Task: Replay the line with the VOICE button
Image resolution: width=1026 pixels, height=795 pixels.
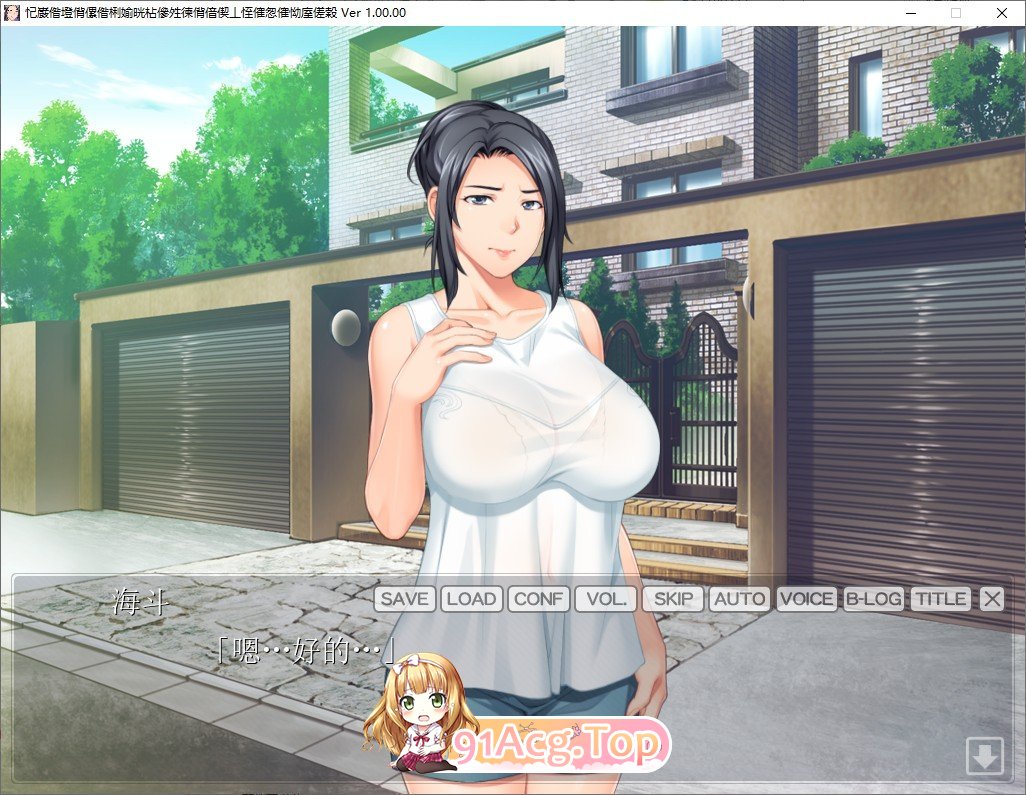Action: (x=807, y=599)
